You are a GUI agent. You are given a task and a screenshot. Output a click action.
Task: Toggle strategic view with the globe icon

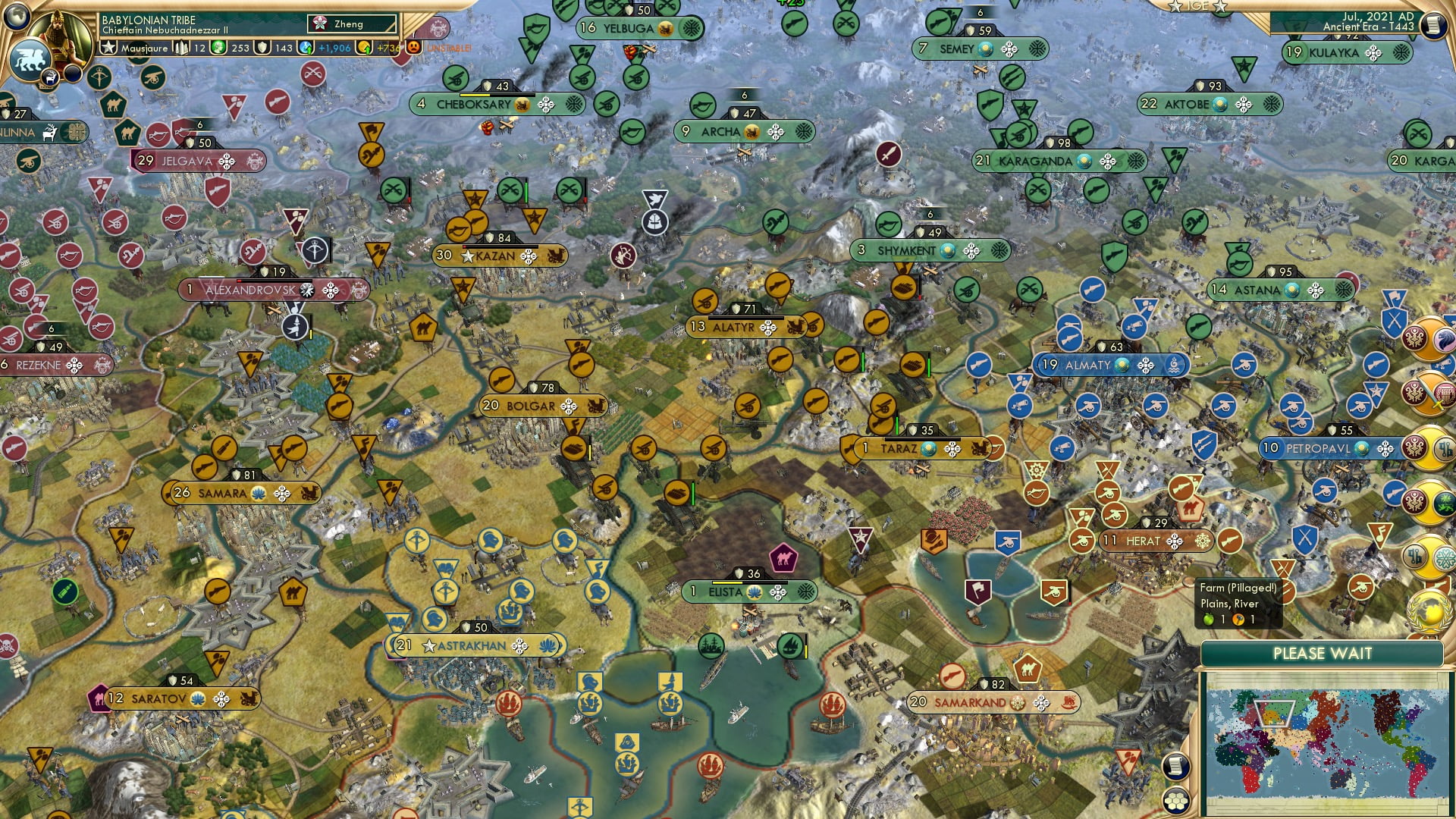pos(17,17)
